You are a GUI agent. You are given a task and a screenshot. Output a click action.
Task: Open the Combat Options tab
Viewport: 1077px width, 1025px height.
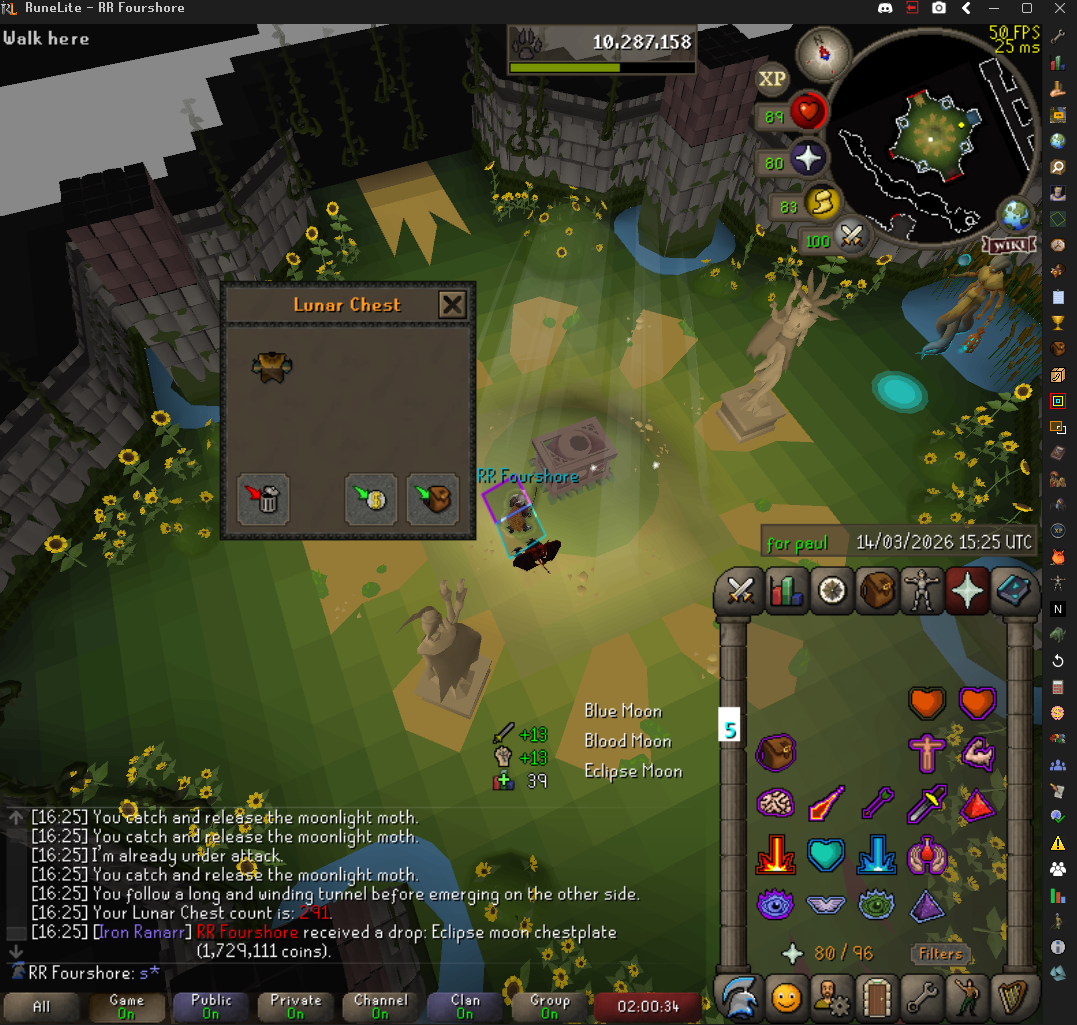coord(739,591)
